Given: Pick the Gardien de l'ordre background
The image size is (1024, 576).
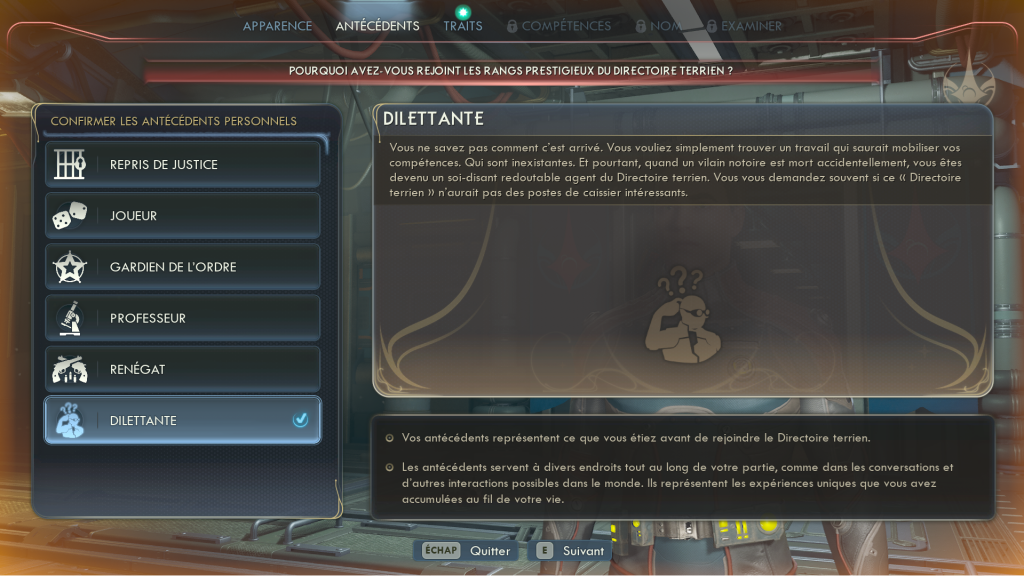Looking at the screenshot, I should (x=183, y=267).
